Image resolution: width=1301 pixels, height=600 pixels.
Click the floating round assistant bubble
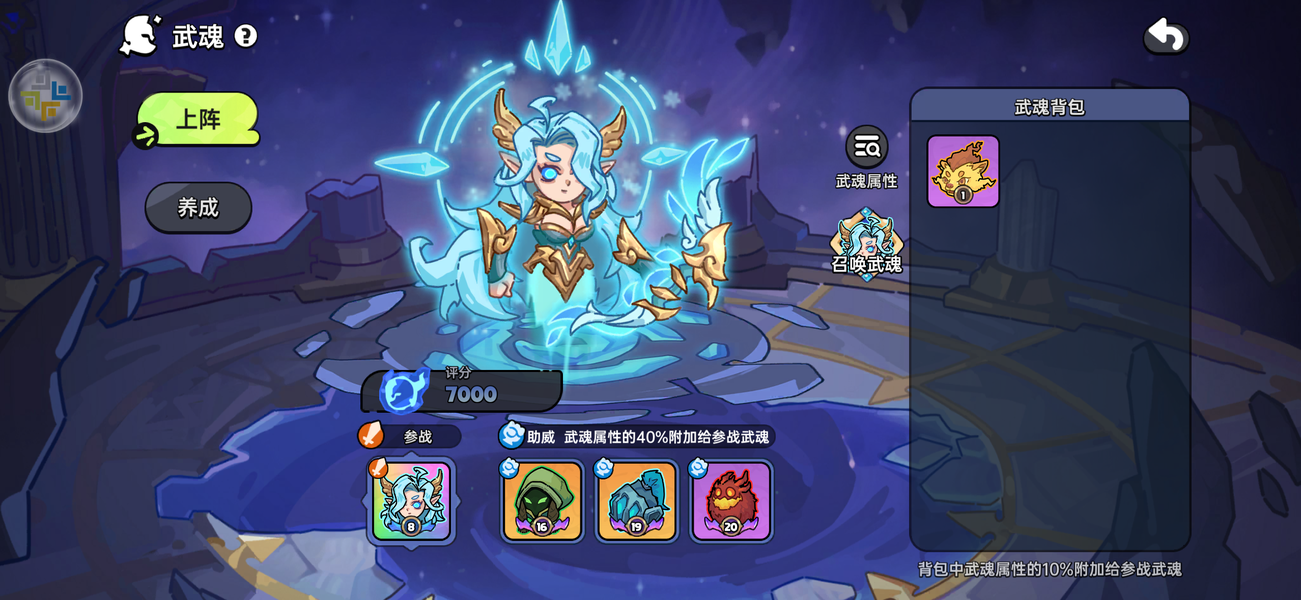point(45,96)
